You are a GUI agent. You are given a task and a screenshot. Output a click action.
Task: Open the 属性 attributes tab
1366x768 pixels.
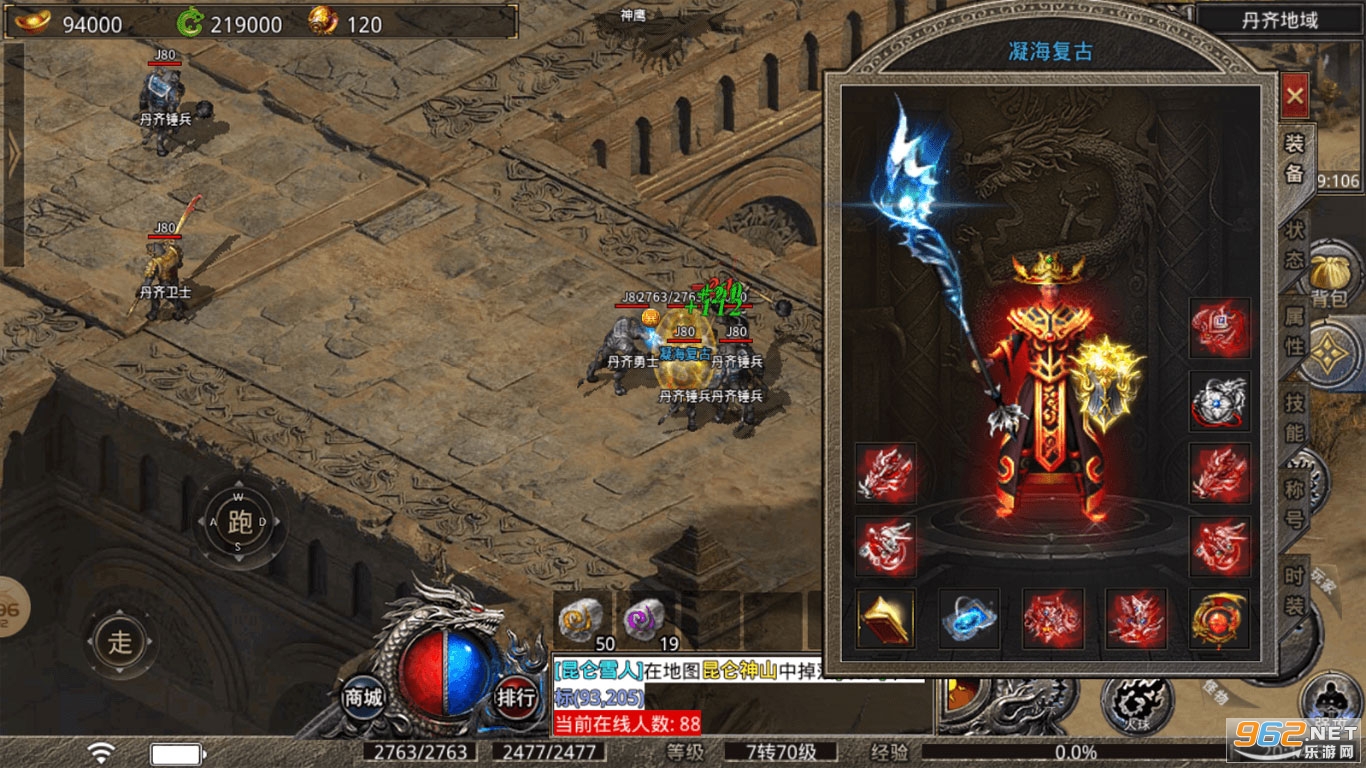point(1294,332)
